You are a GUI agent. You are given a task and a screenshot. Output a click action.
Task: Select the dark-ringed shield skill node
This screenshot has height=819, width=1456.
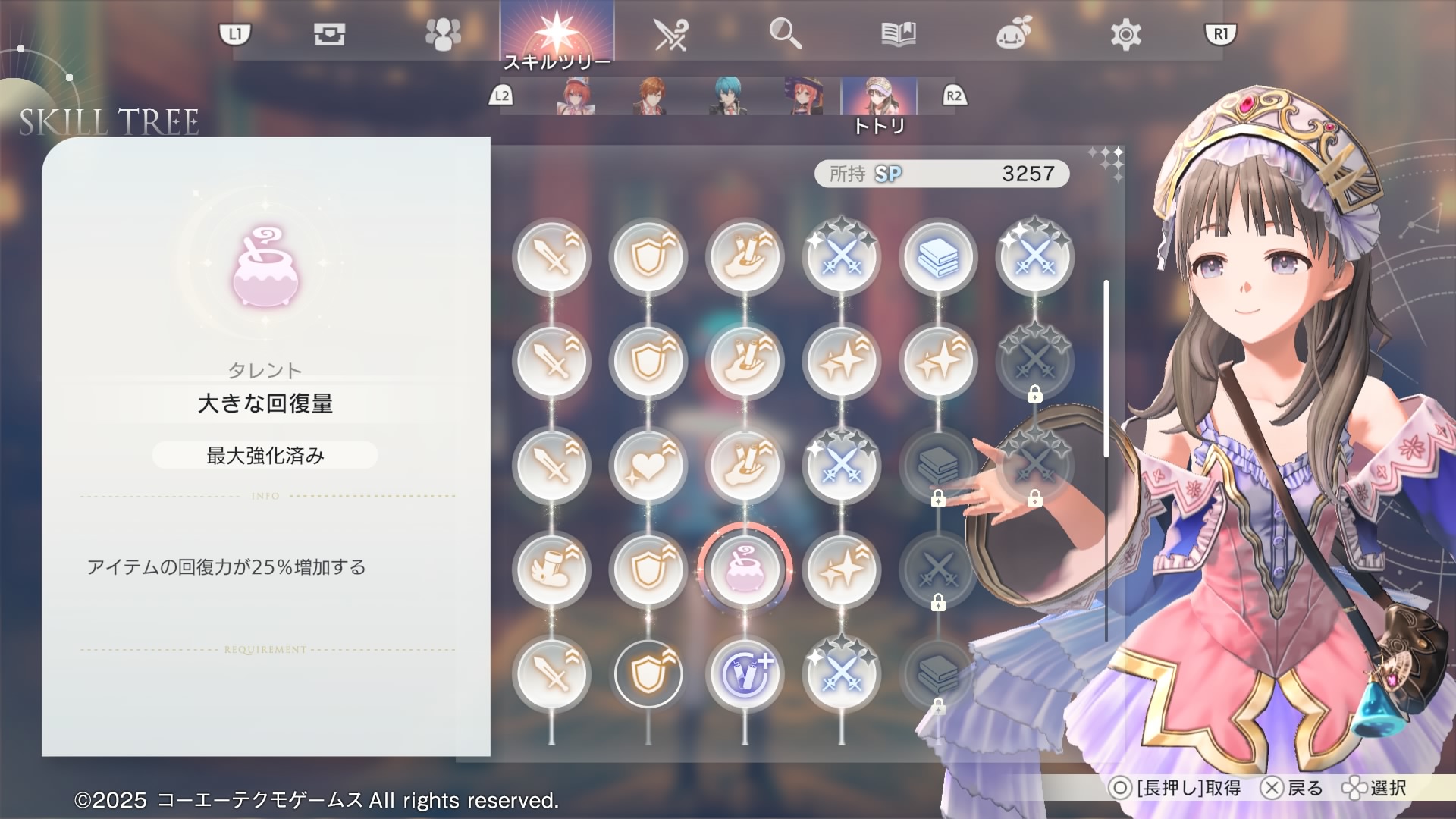tap(648, 673)
